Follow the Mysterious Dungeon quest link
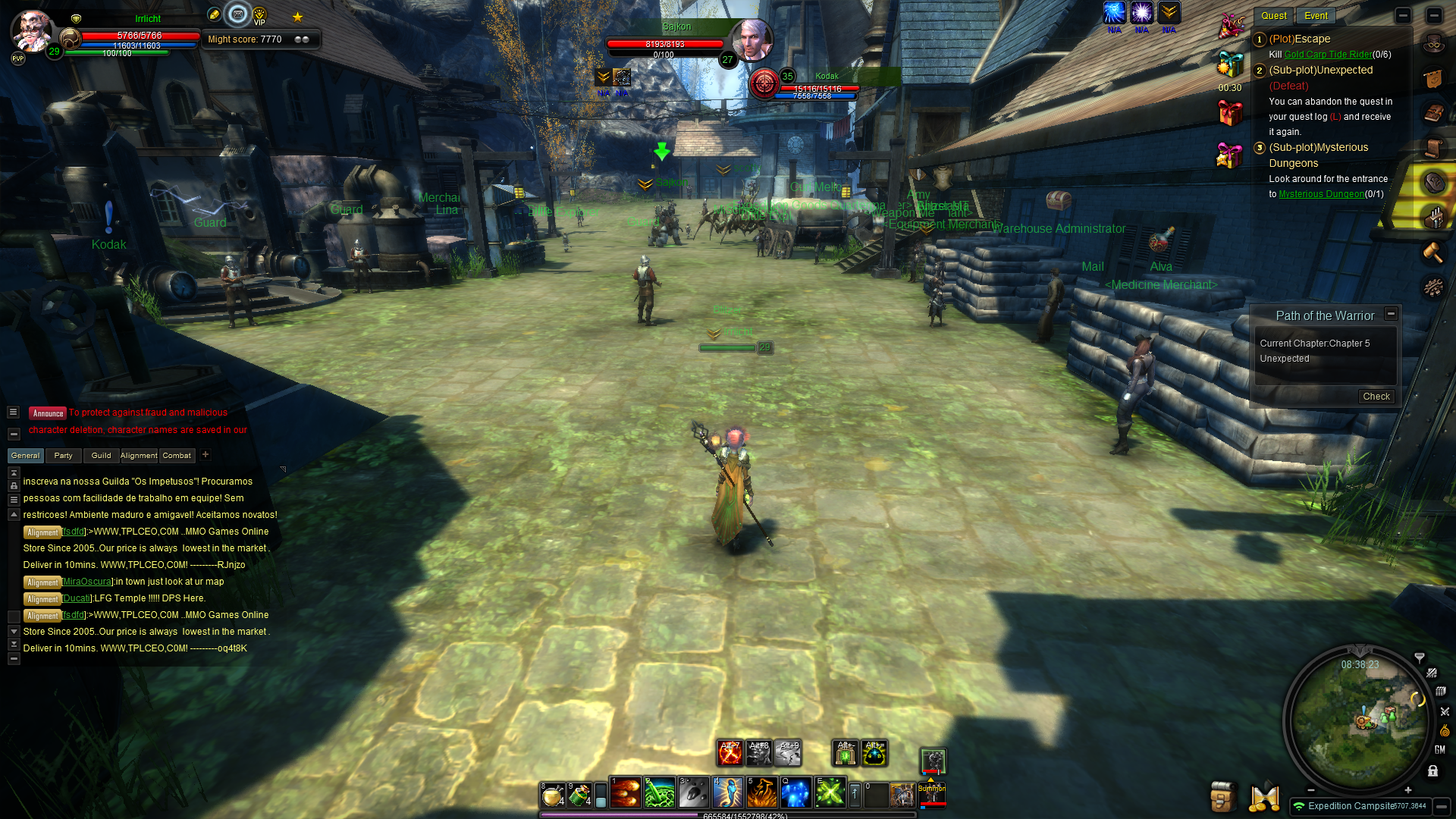 [1321, 194]
